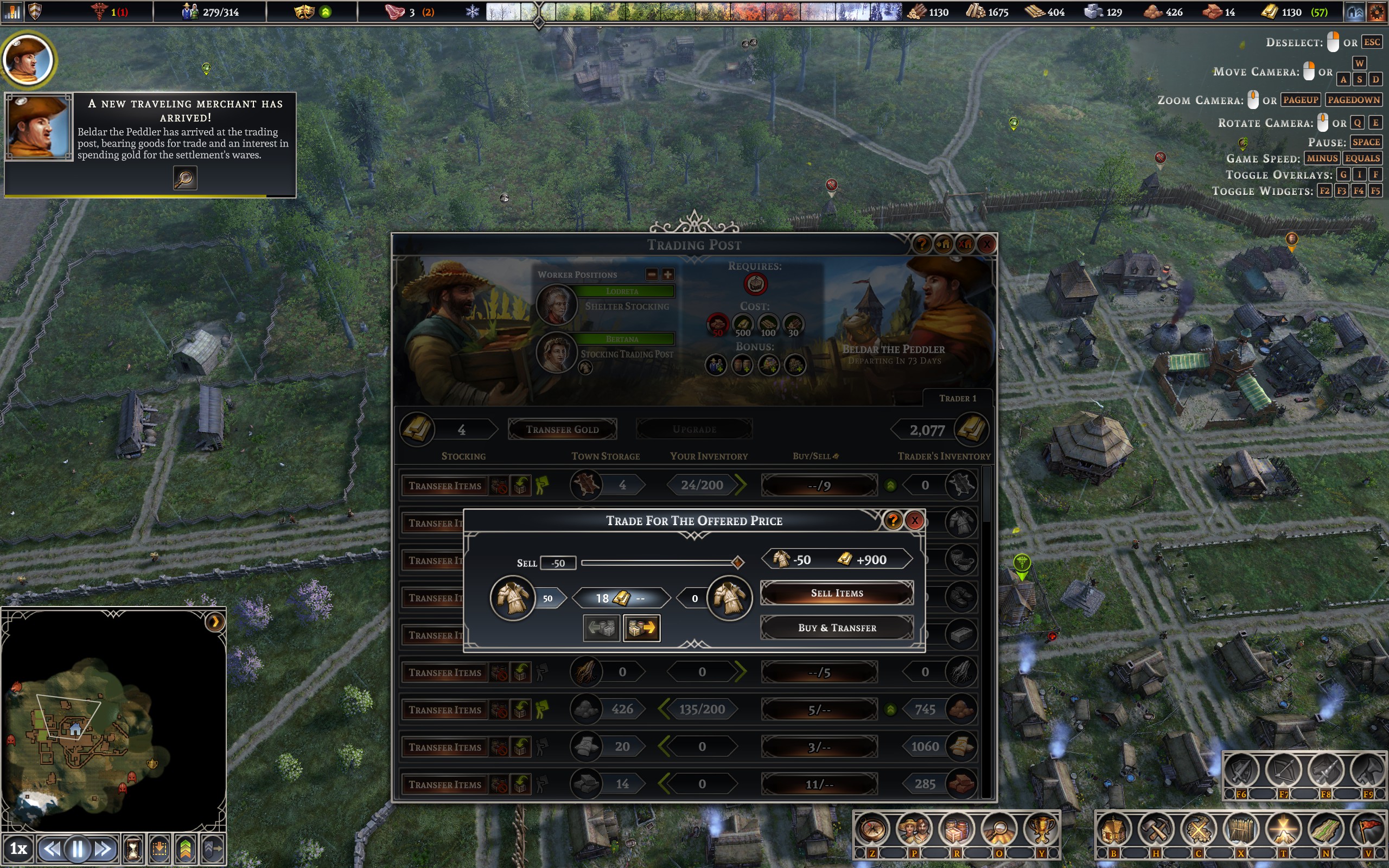Add a worker position with the plus button
The width and height of the screenshot is (1389, 868).
(667, 275)
